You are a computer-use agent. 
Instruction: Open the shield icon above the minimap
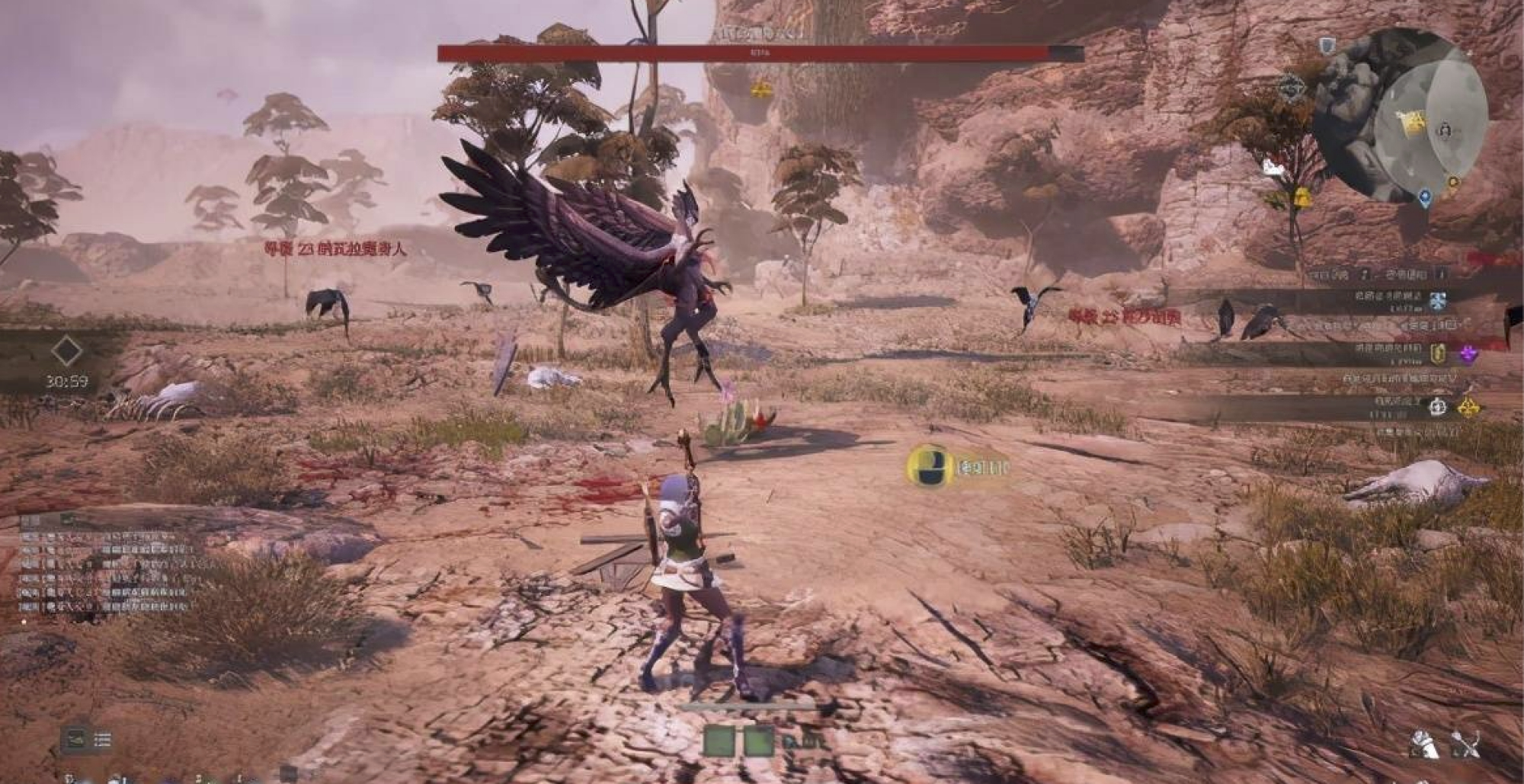1328,46
